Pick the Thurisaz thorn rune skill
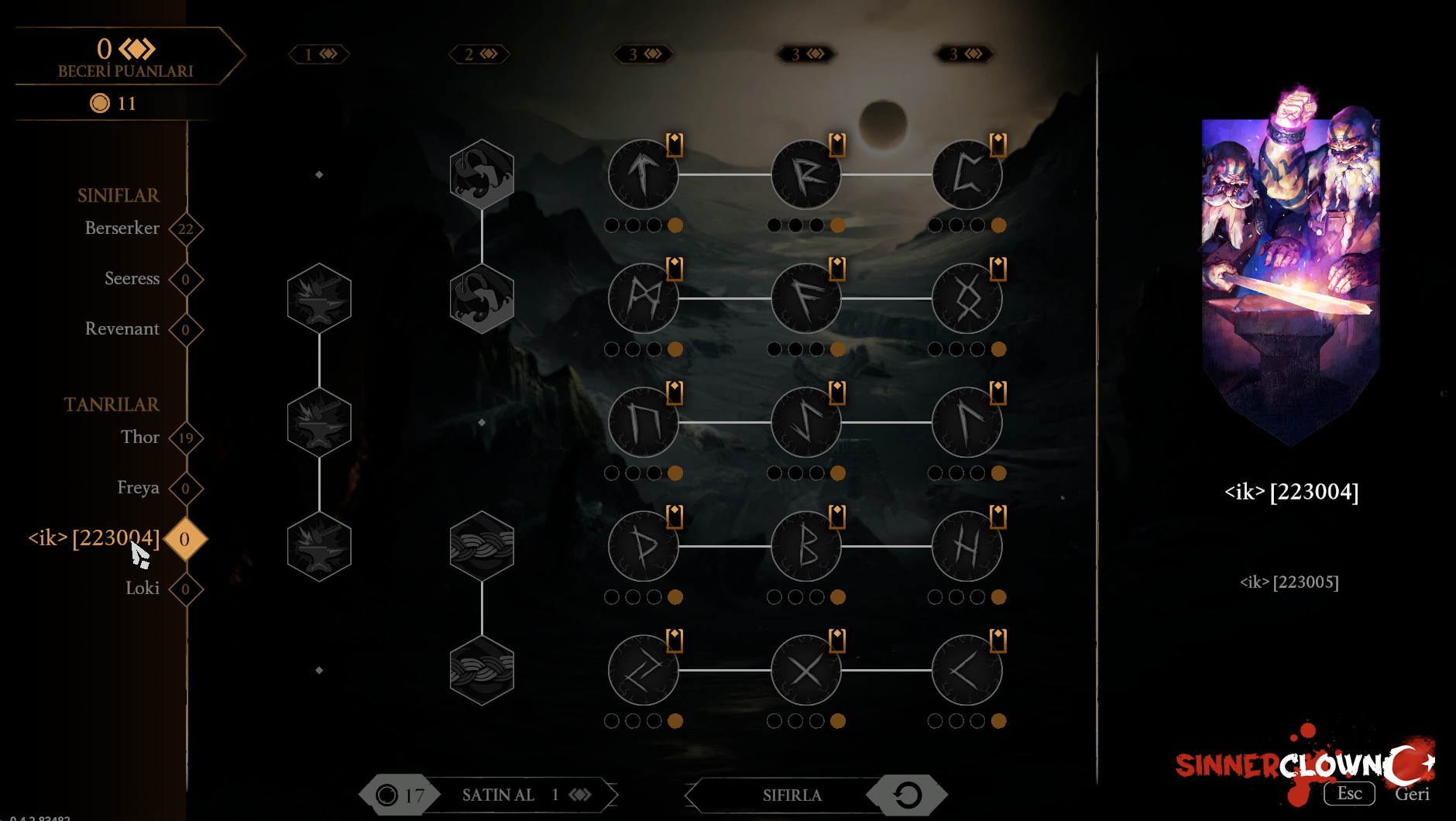 point(643,546)
